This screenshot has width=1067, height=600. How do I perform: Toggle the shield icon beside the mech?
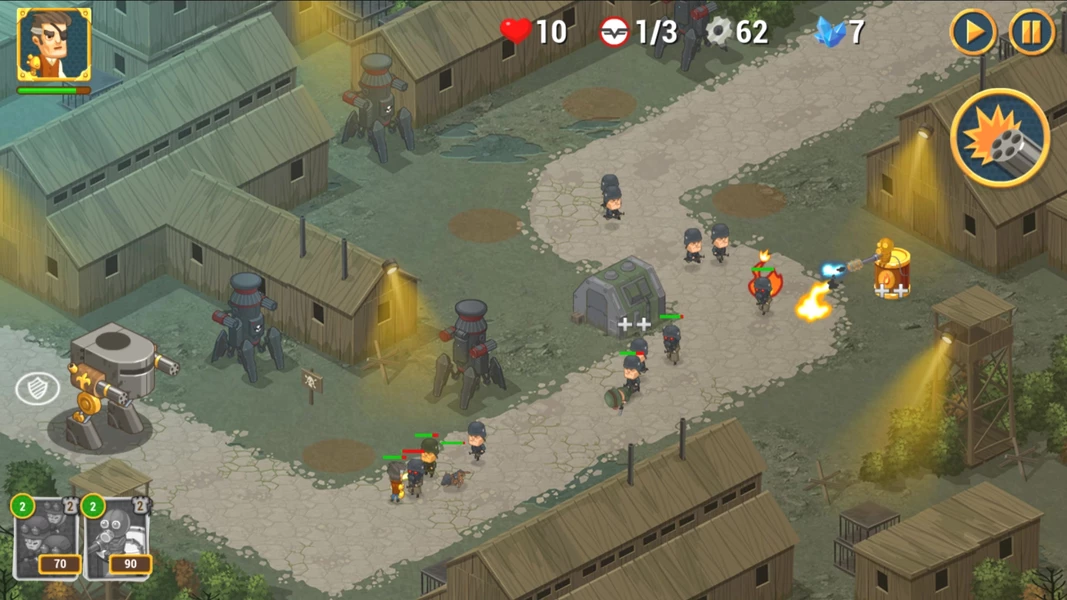[37, 389]
